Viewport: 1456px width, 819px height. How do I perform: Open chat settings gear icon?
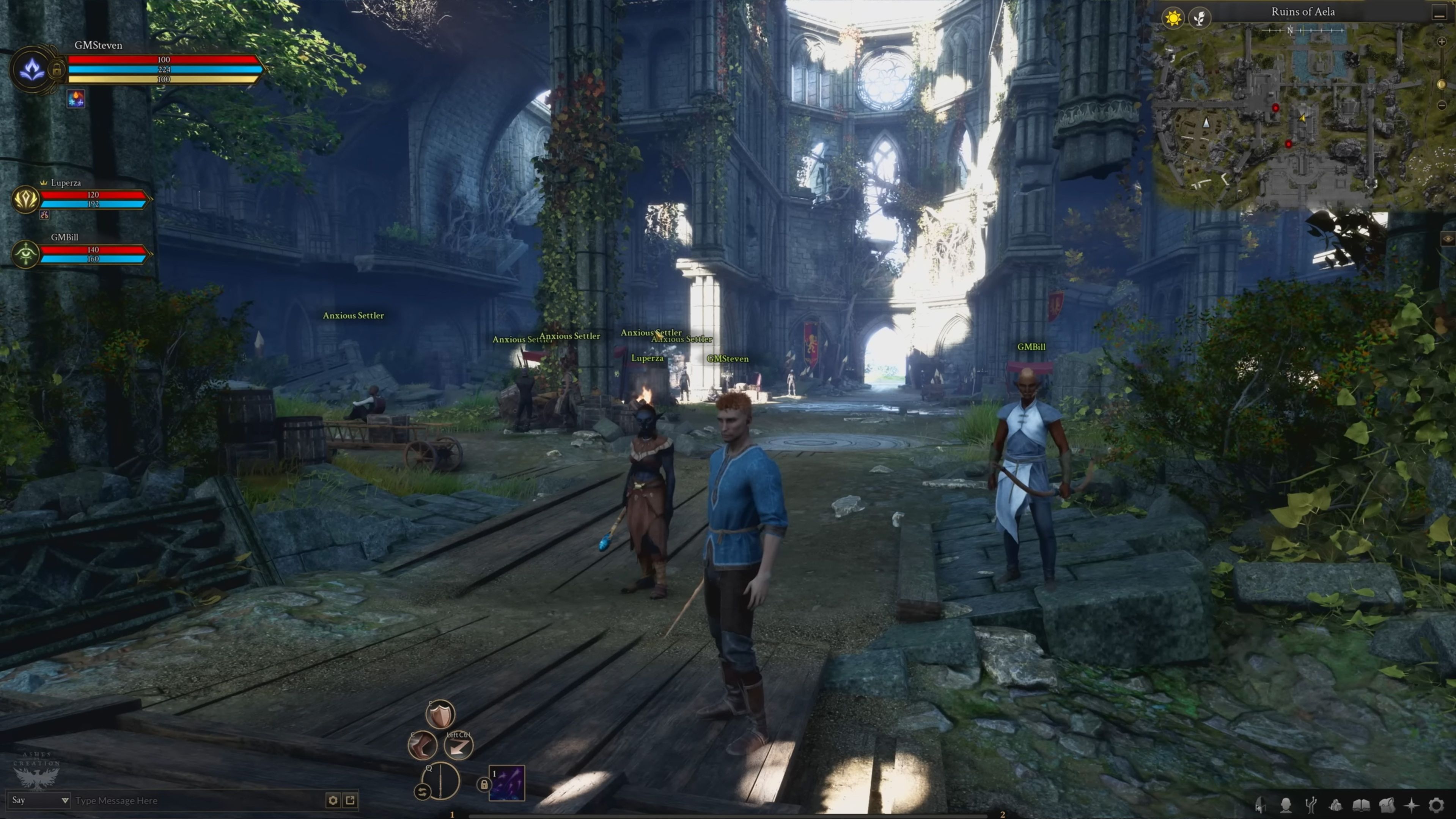(333, 800)
